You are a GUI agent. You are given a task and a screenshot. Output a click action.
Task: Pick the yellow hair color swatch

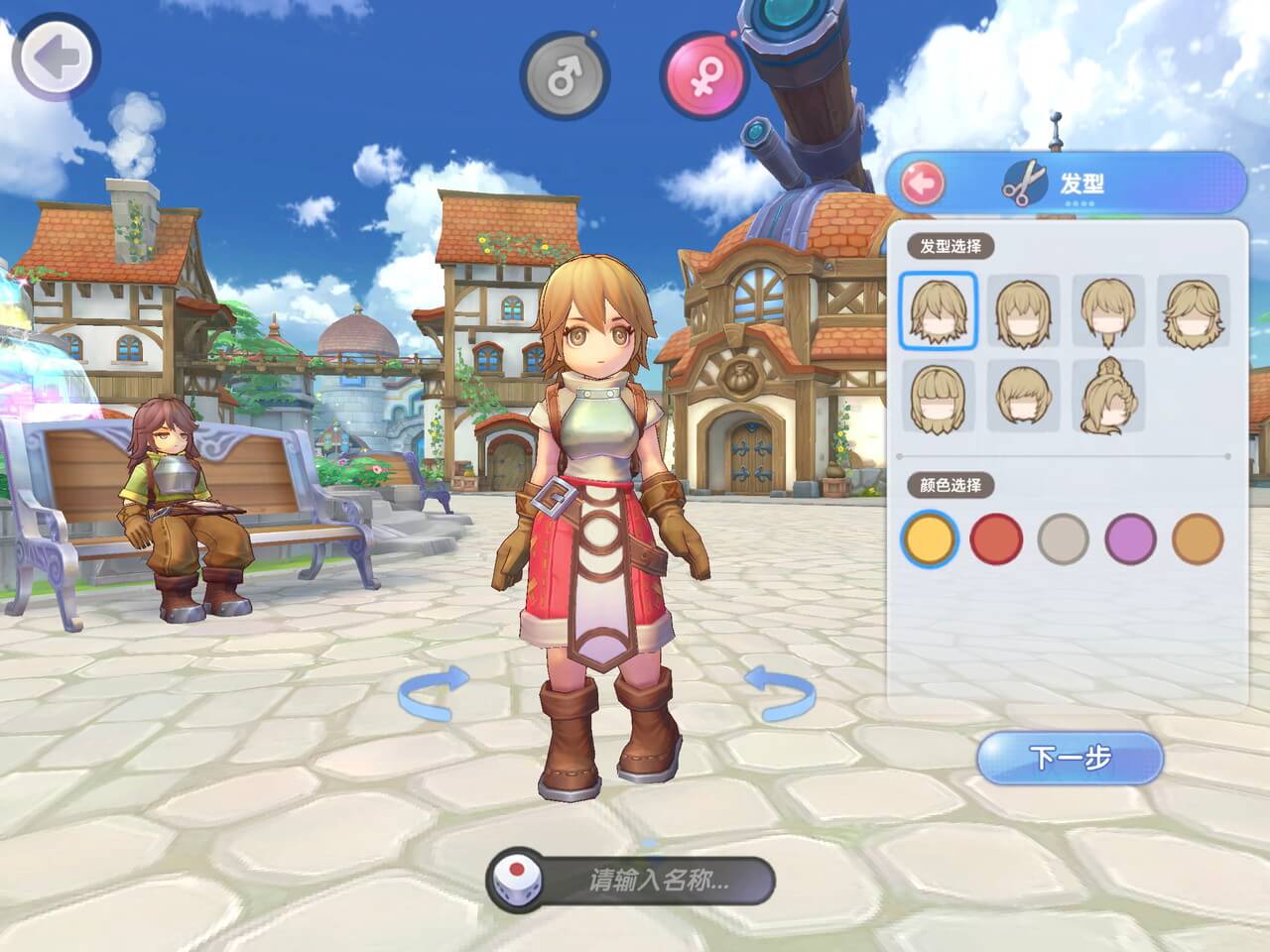(x=931, y=538)
